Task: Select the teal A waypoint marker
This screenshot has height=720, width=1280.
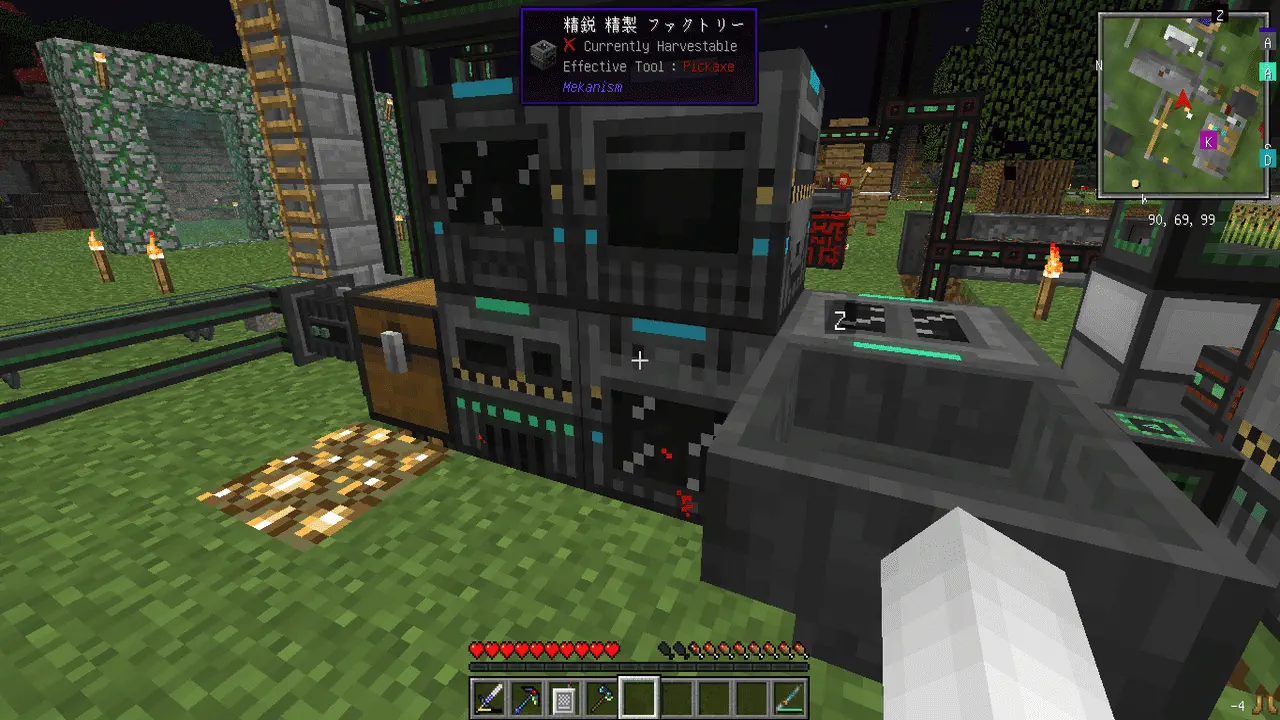Action: click(1267, 72)
